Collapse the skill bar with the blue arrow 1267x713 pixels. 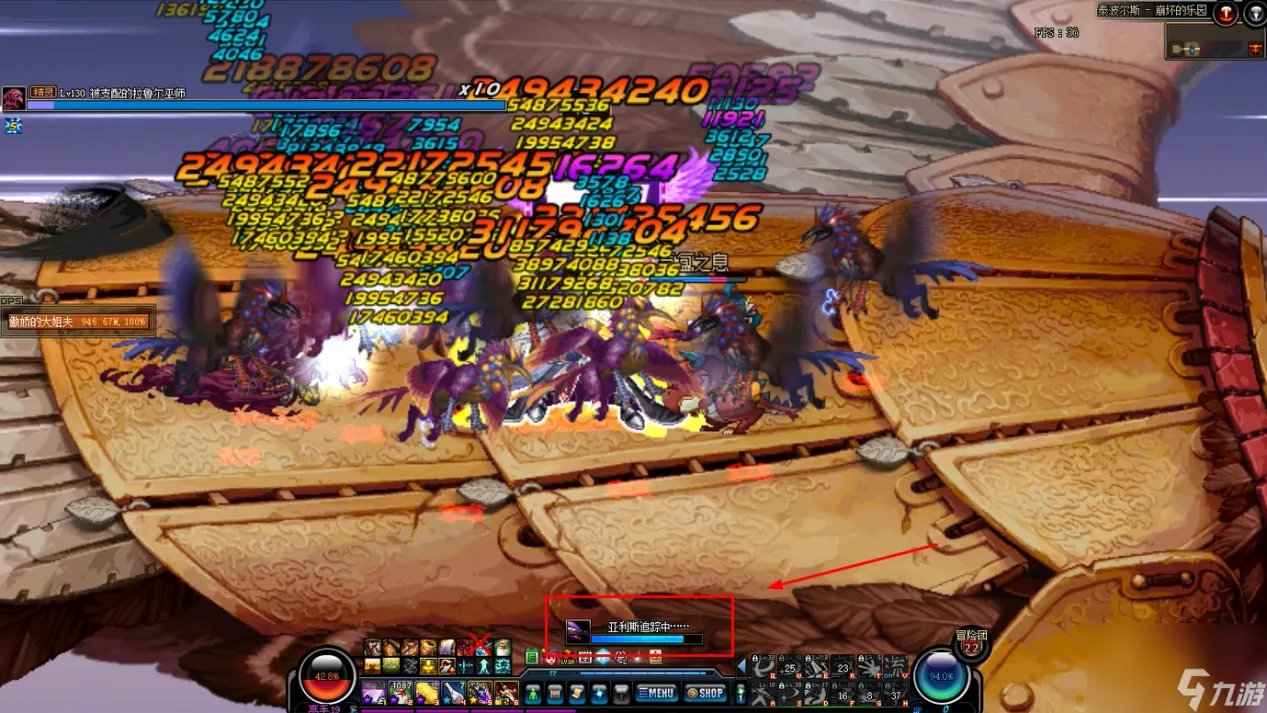tap(741, 665)
